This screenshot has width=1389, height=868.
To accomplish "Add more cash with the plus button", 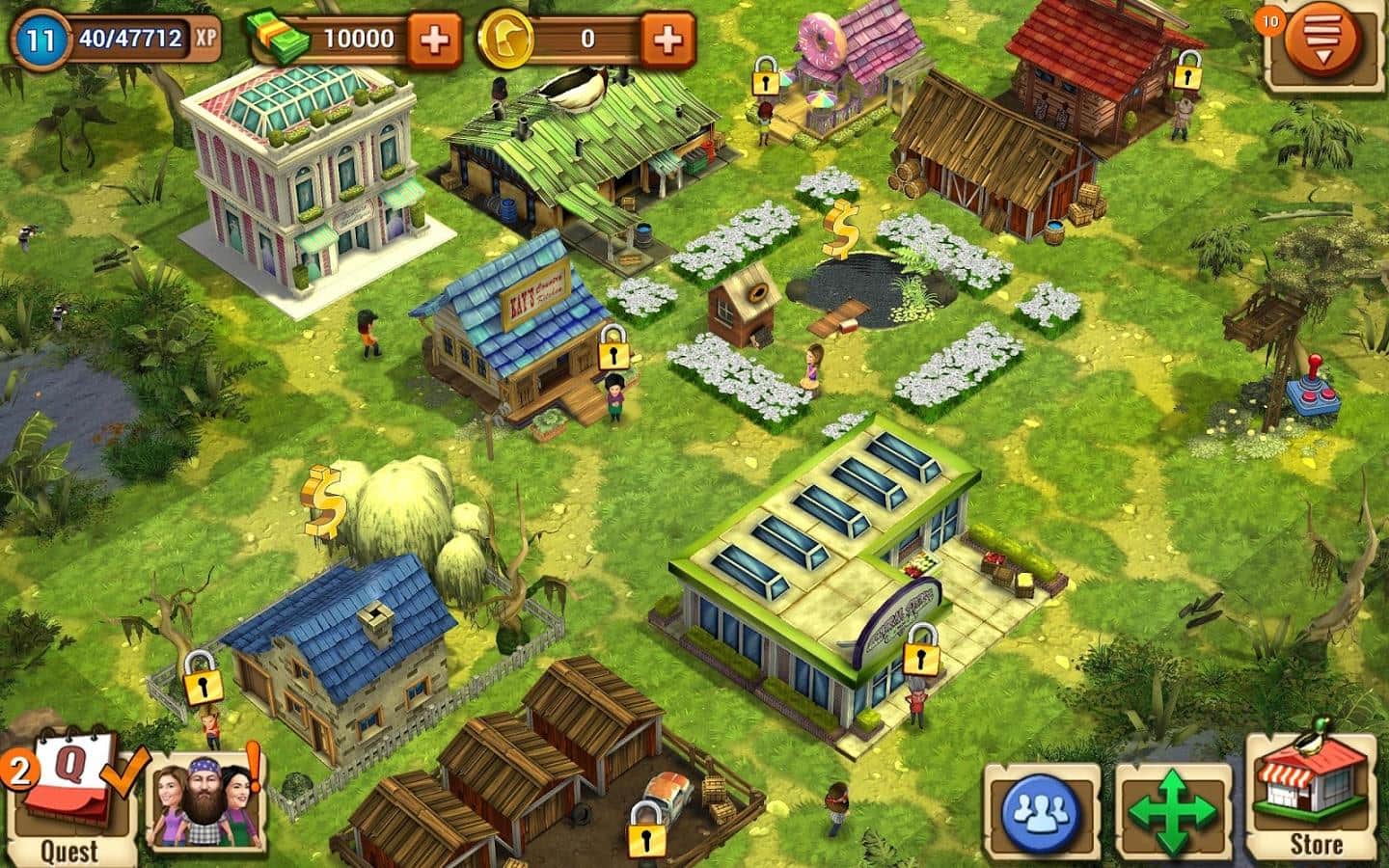I will click(x=434, y=41).
